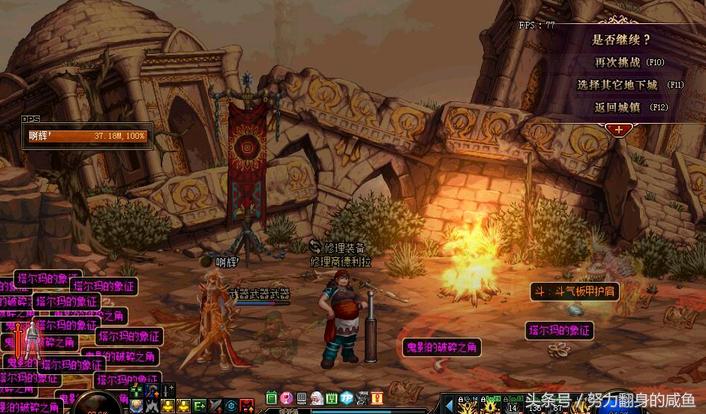Click the red plus button under the continue menu
The image size is (706, 414).
(621, 129)
